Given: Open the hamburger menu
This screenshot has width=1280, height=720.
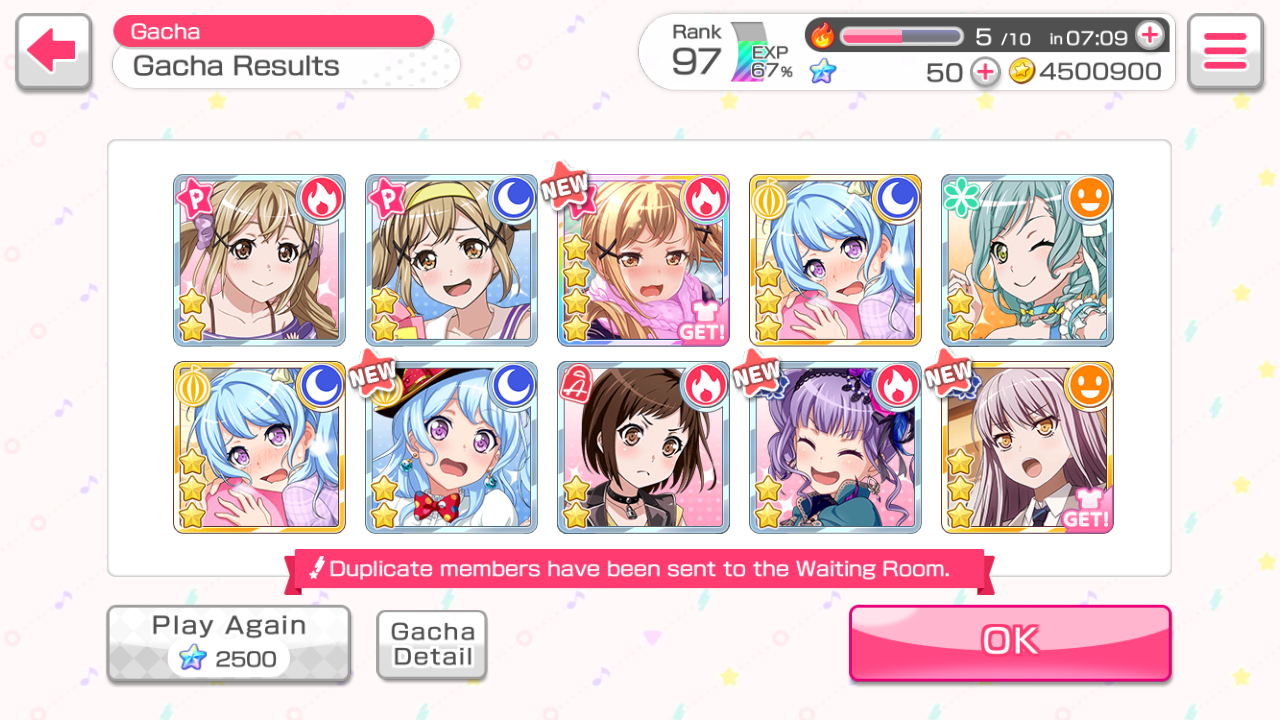Looking at the screenshot, I should [x=1225, y=52].
